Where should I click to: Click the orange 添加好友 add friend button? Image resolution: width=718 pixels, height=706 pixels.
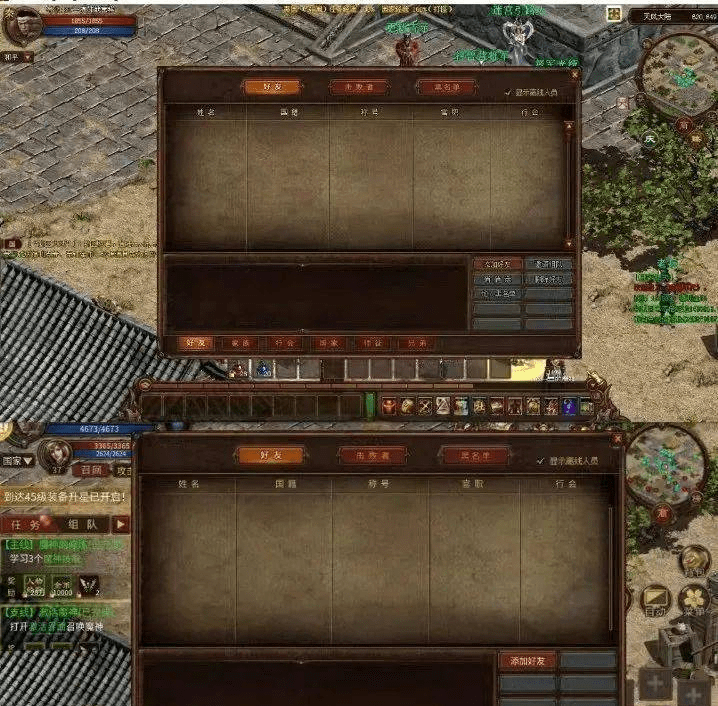(x=526, y=661)
